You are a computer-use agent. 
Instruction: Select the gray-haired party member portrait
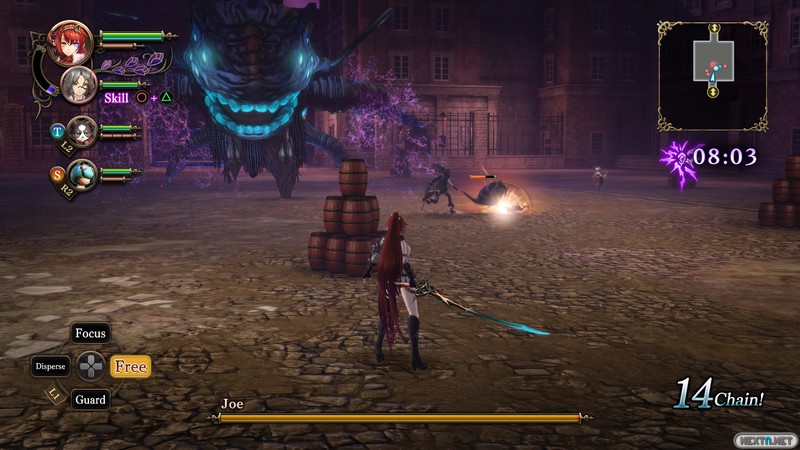pyautogui.click(x=77, y=86)
